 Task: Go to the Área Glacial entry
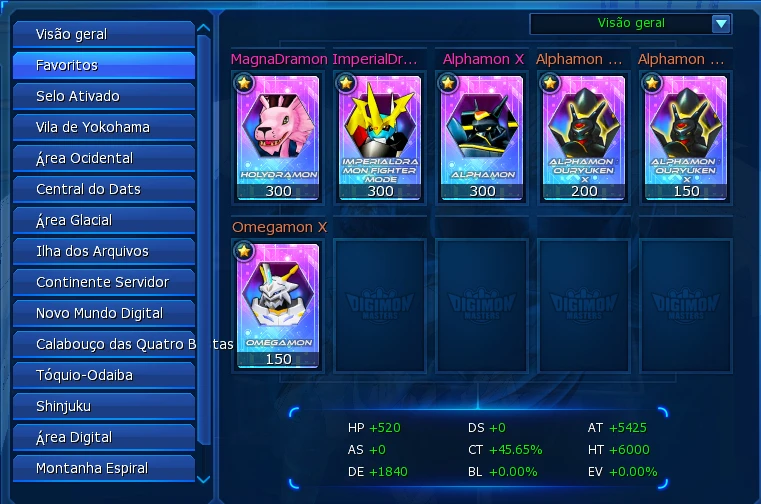103,220
